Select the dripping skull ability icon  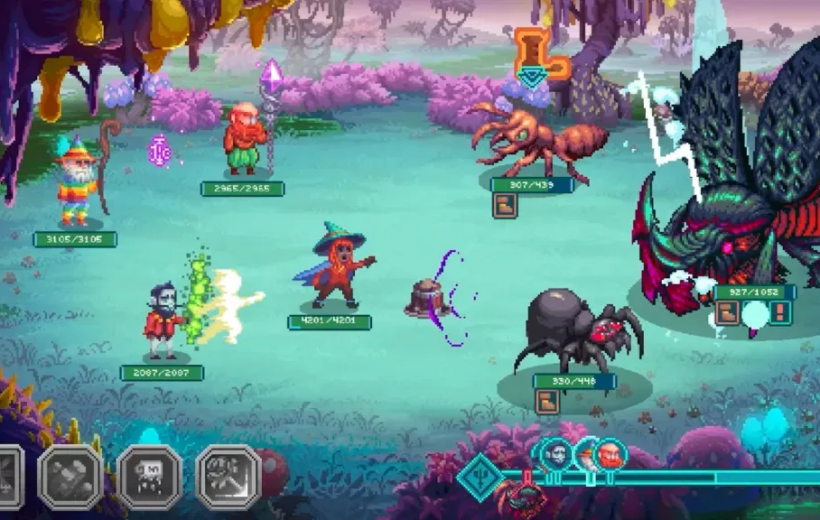coord(150,476)
